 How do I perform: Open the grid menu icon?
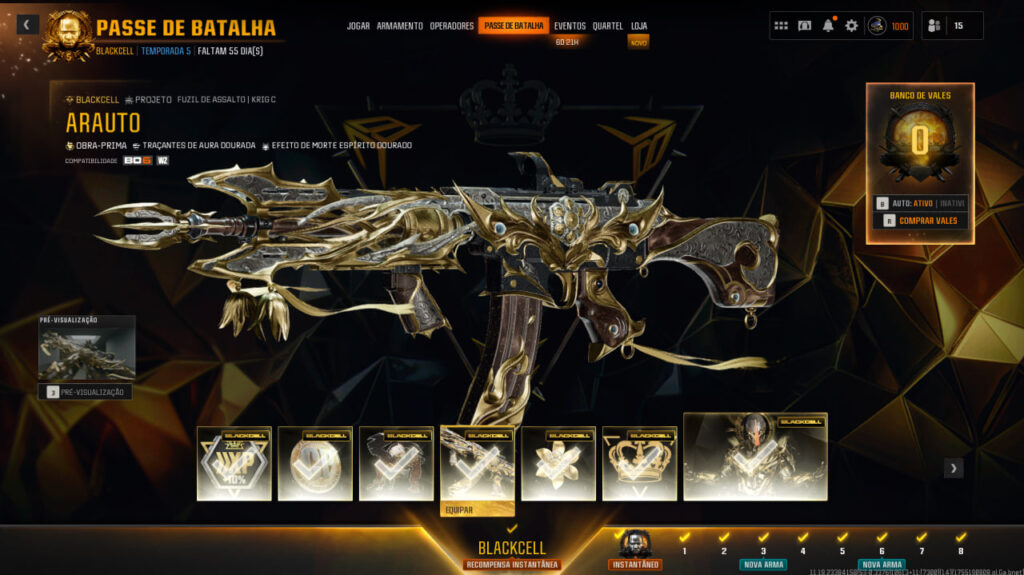[781, 26]
